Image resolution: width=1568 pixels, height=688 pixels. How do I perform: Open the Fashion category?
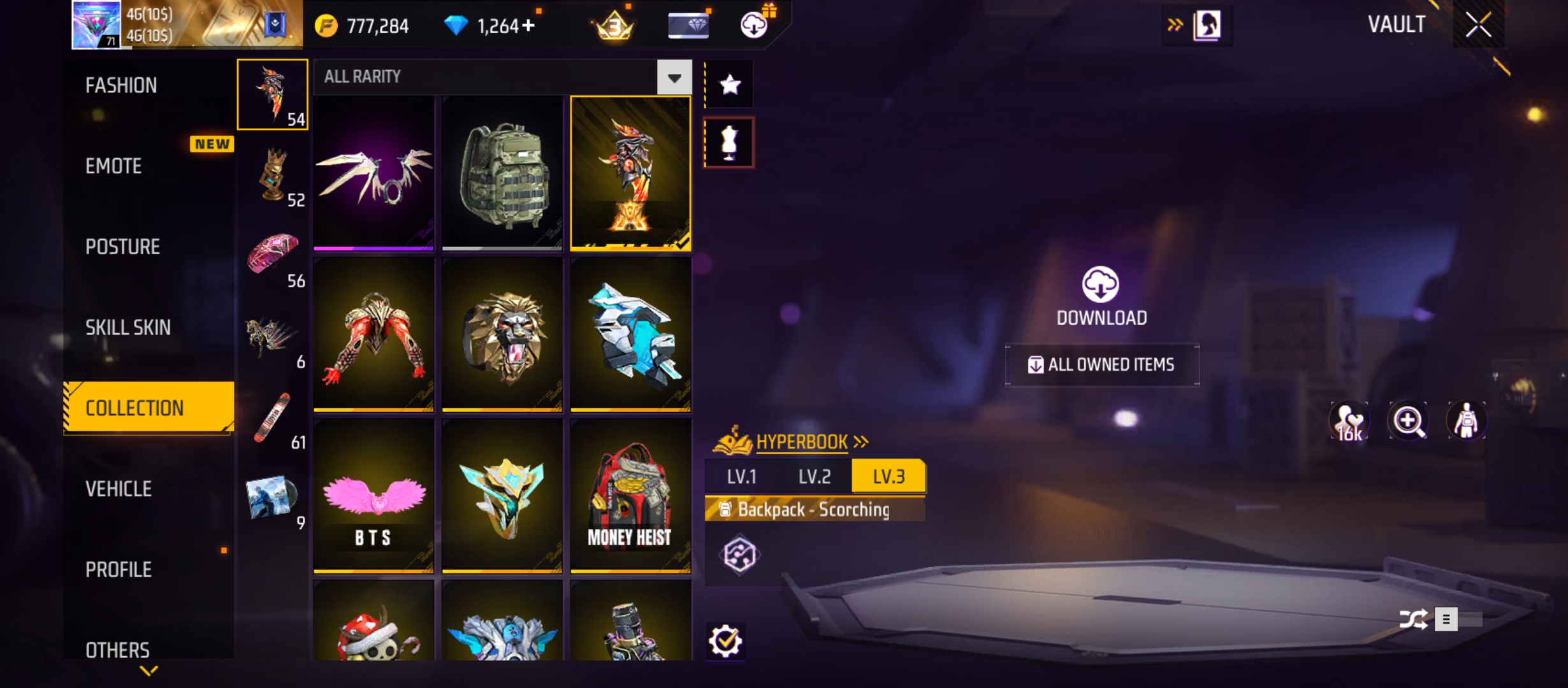pyautogui.click(x=121, y=85)
